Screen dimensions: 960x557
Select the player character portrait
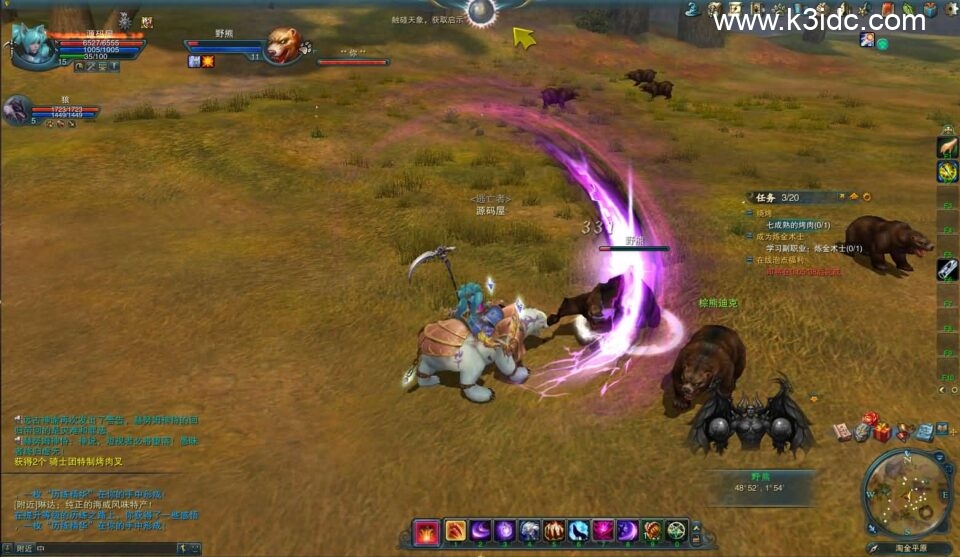click(x=32, y=44)
